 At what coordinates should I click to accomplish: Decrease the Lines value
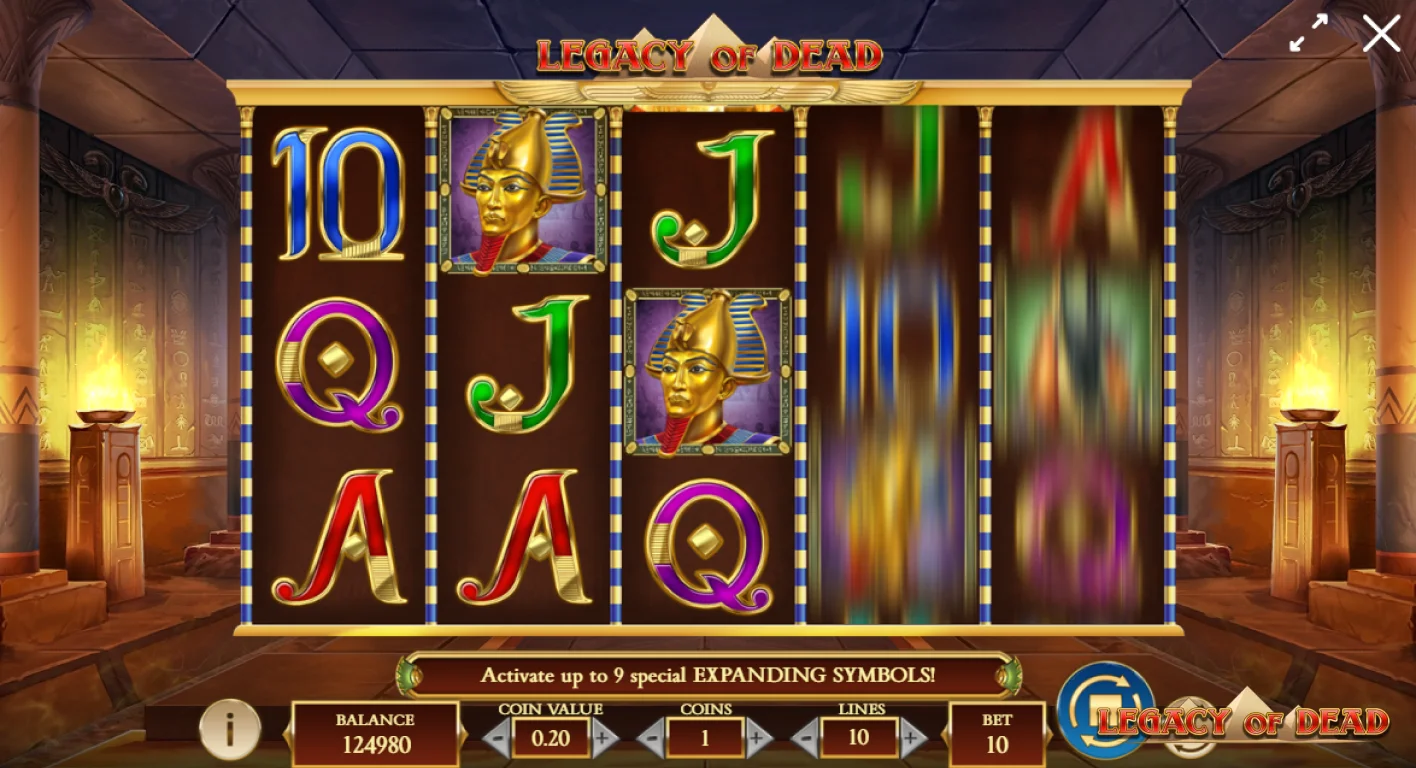807,740
